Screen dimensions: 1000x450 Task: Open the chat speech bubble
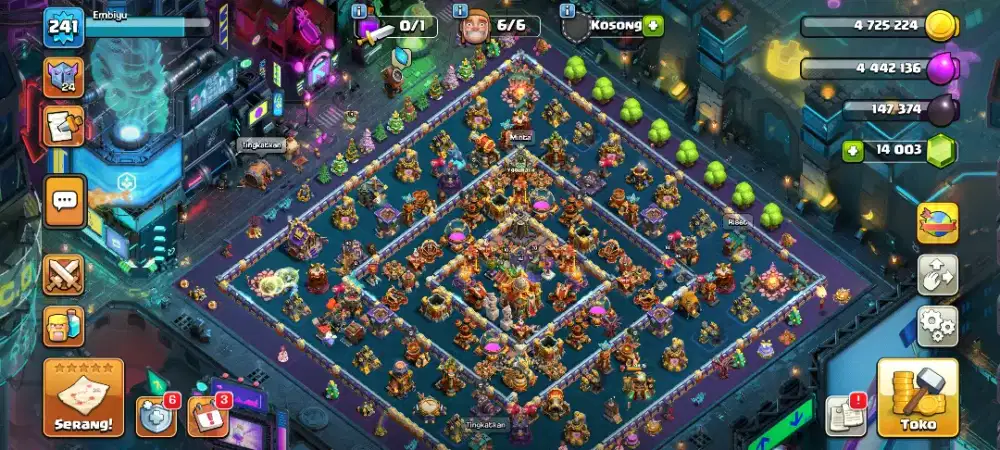pos(64,201)
